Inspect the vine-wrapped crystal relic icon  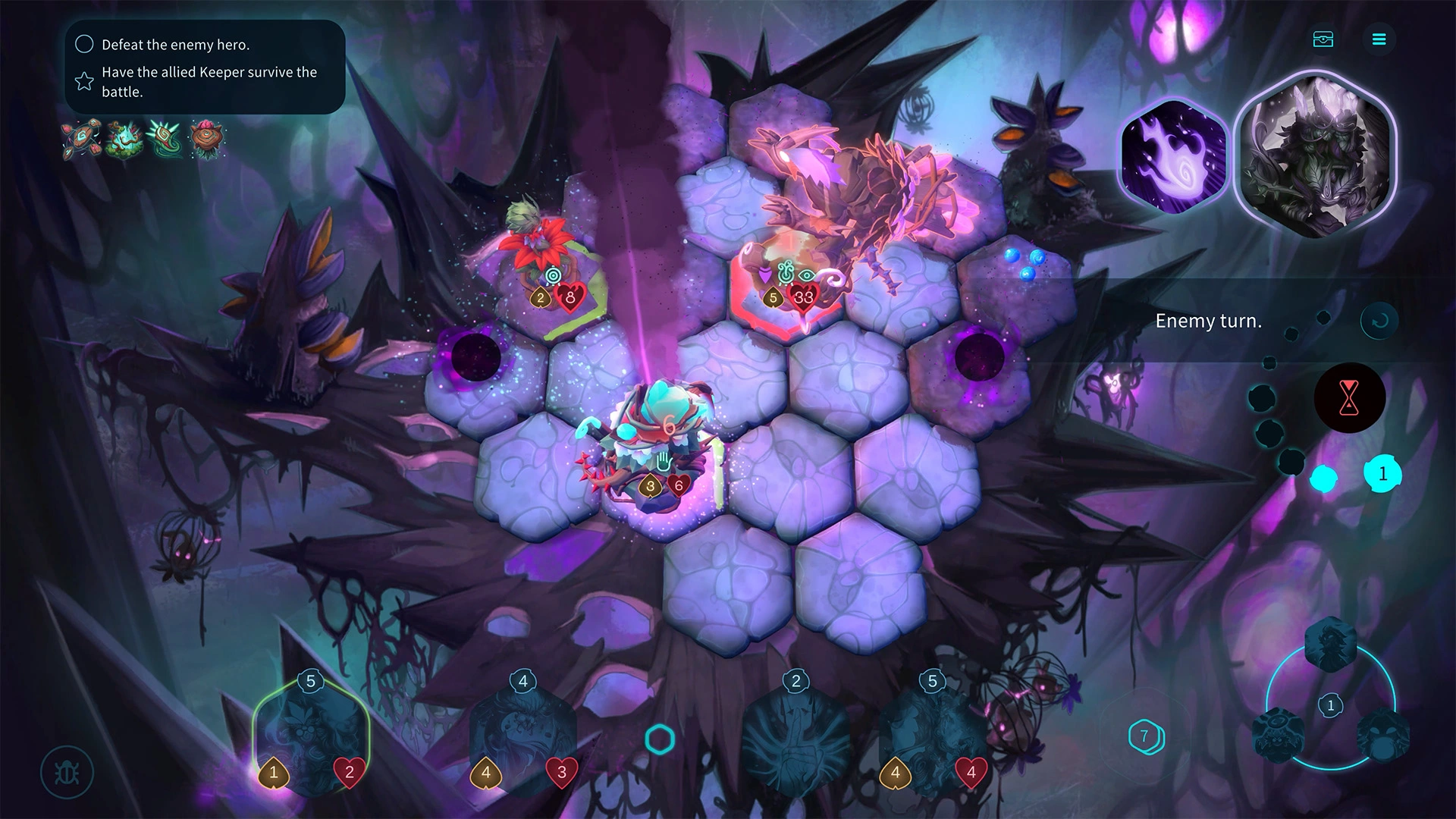click(x=124, y=138)
